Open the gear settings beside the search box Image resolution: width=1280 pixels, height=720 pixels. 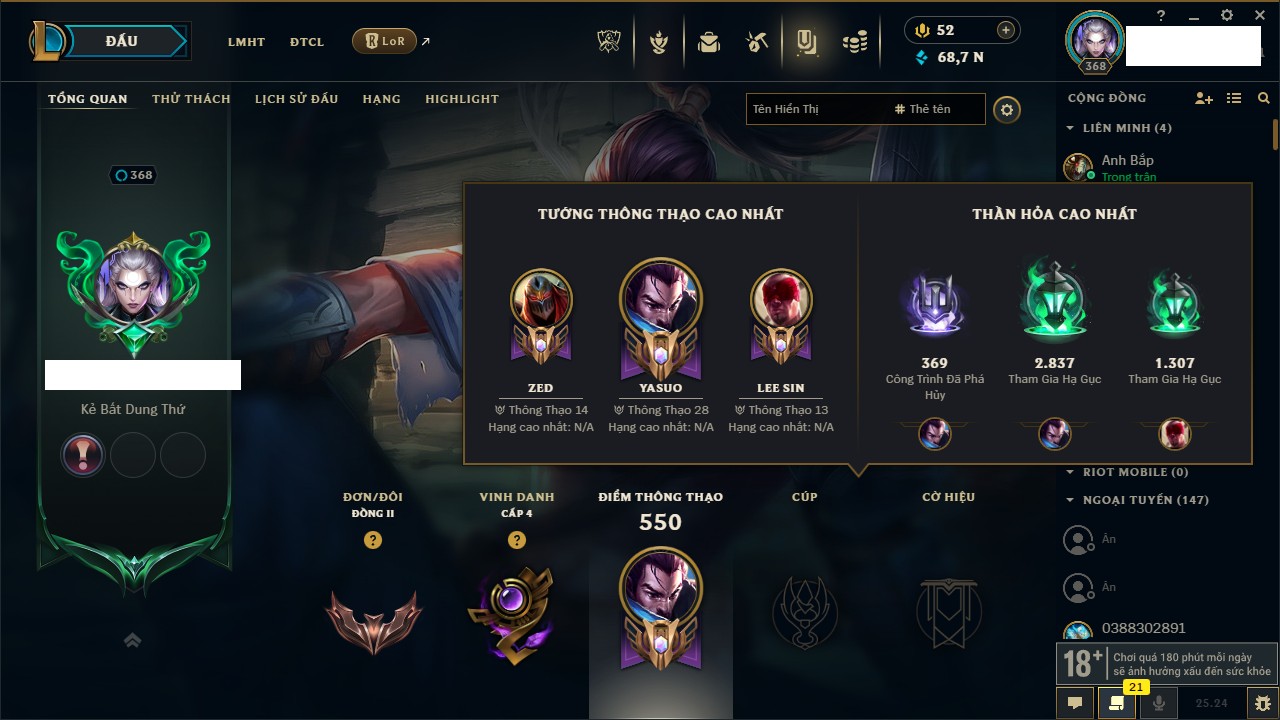point(1007,109)
